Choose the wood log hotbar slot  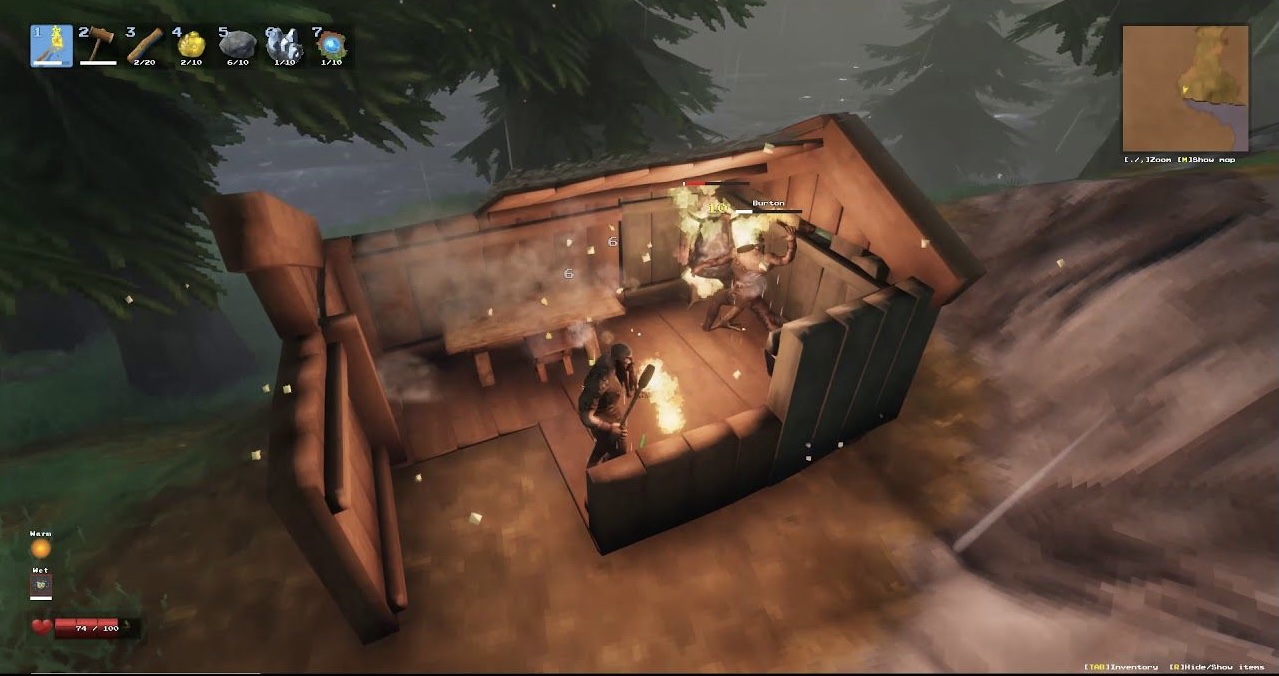(x=144, y=46)
